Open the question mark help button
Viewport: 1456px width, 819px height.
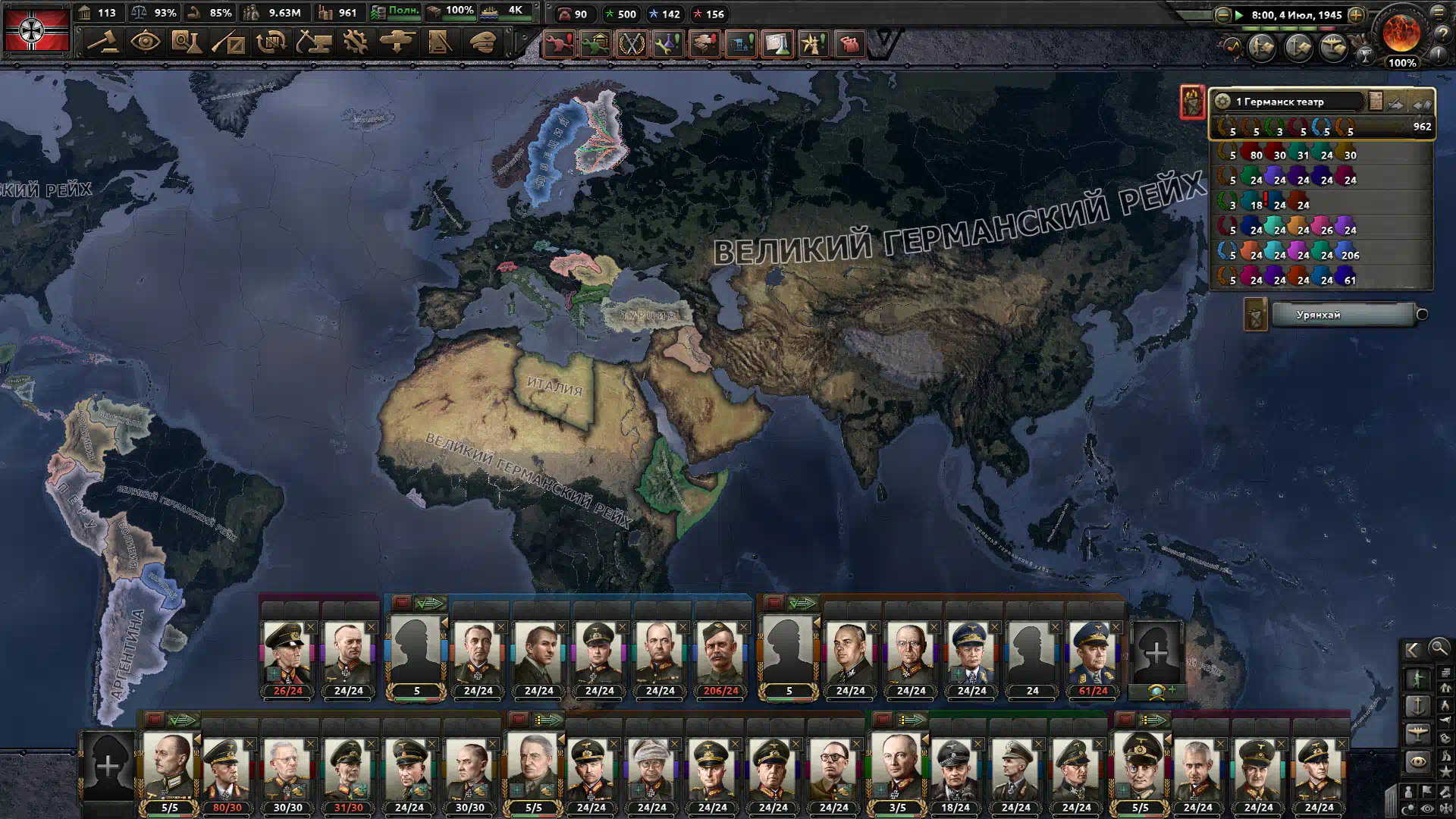[1442, 33]
